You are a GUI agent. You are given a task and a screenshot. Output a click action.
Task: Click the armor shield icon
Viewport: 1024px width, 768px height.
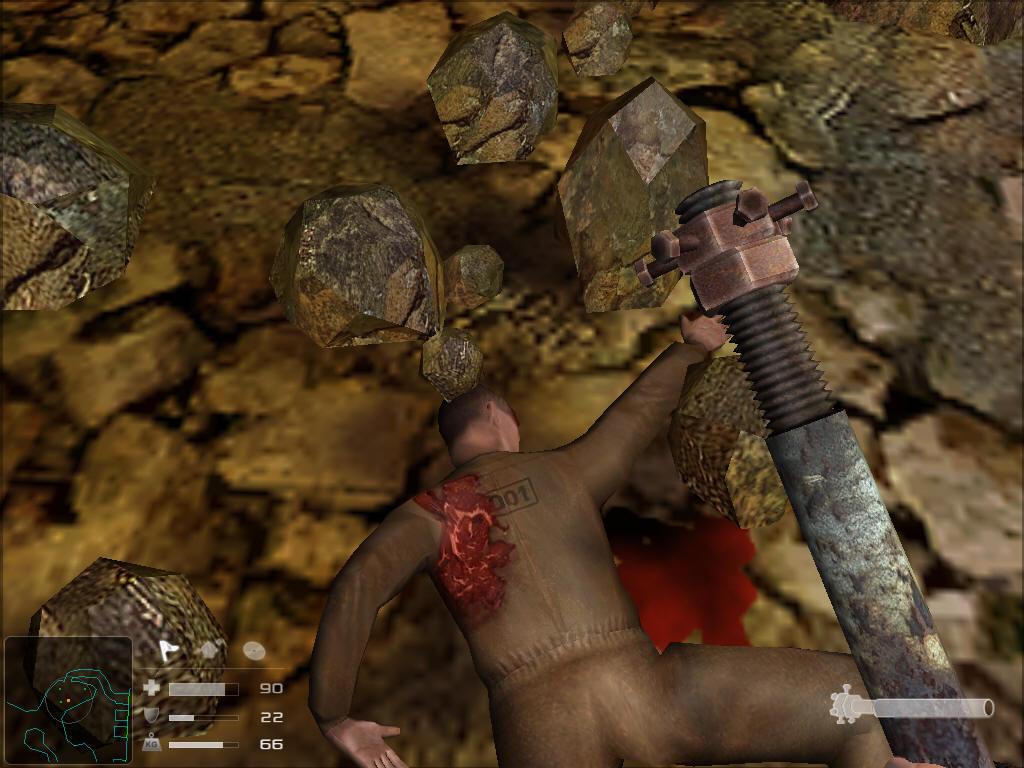(152, 716)
